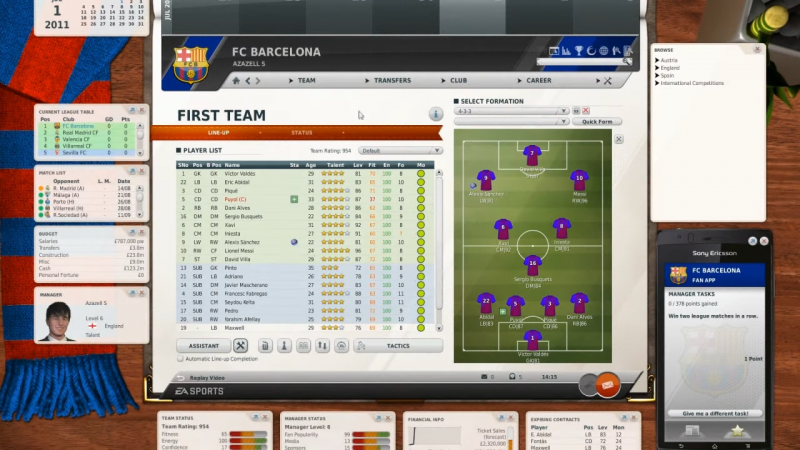Select Lionel Messi in the player list

pos(241,250)
